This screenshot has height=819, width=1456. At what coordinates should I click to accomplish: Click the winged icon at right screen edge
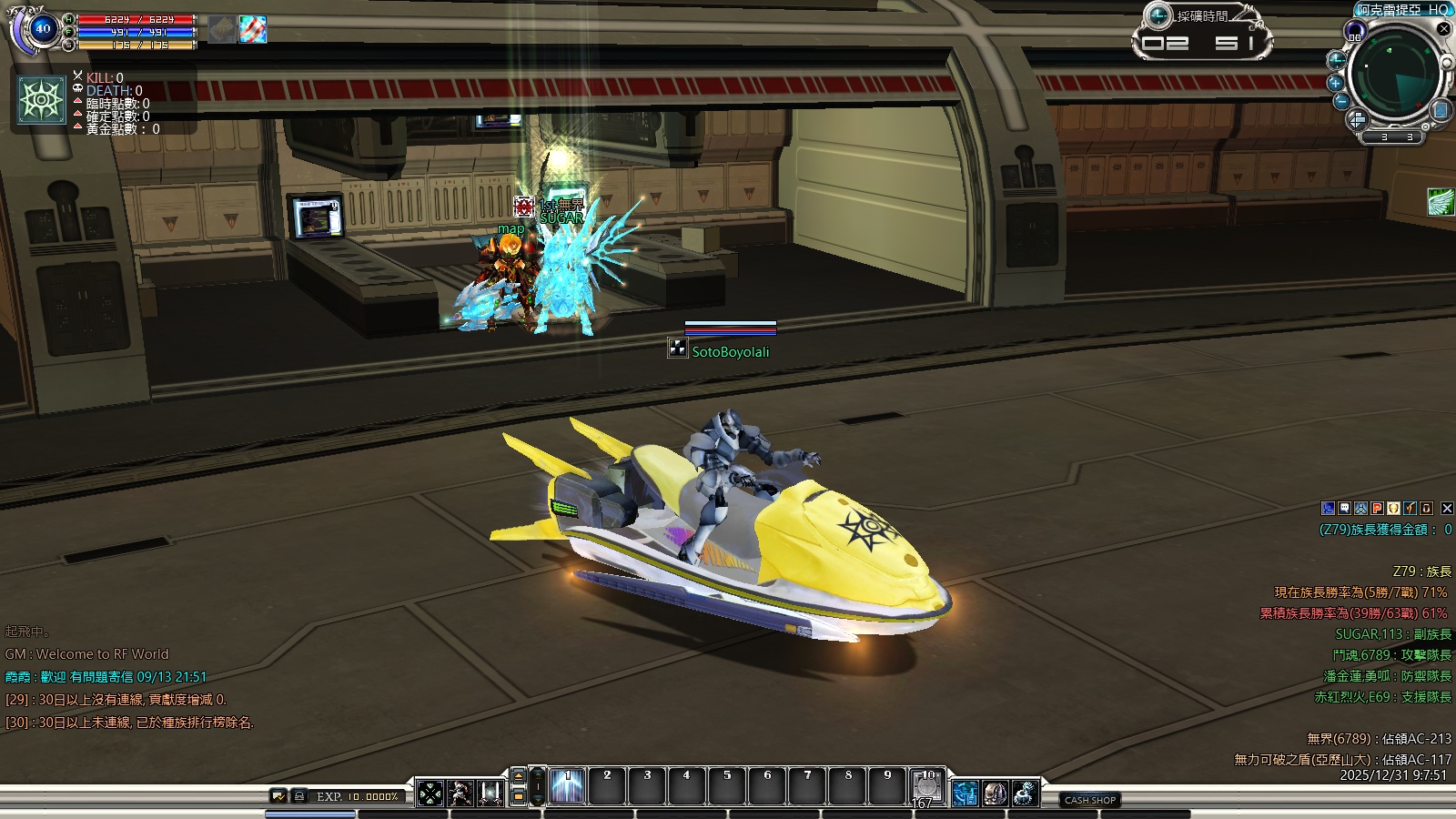tap(1441, 201)
